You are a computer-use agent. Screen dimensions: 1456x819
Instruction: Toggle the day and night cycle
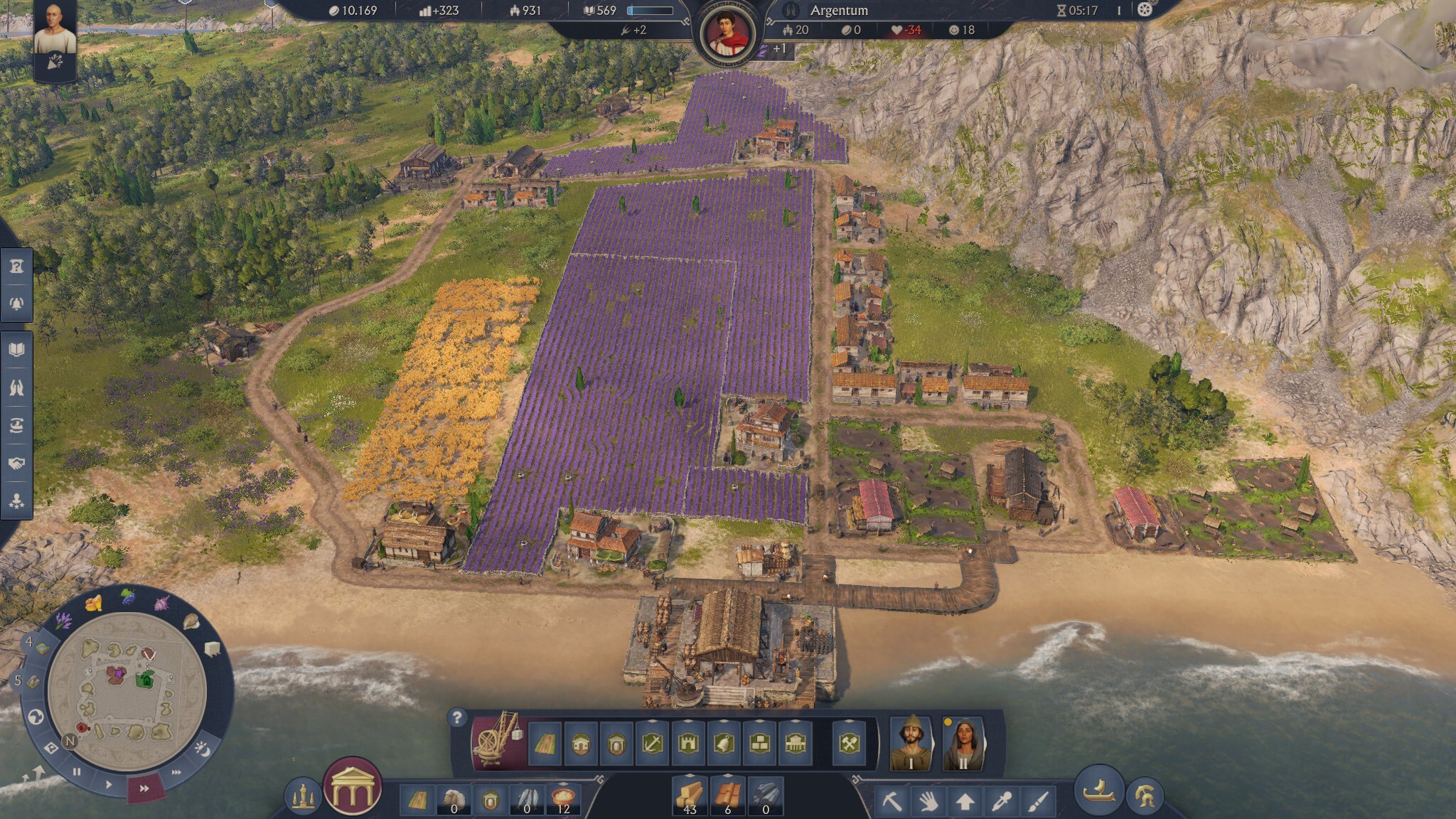(x=201, y=749)
